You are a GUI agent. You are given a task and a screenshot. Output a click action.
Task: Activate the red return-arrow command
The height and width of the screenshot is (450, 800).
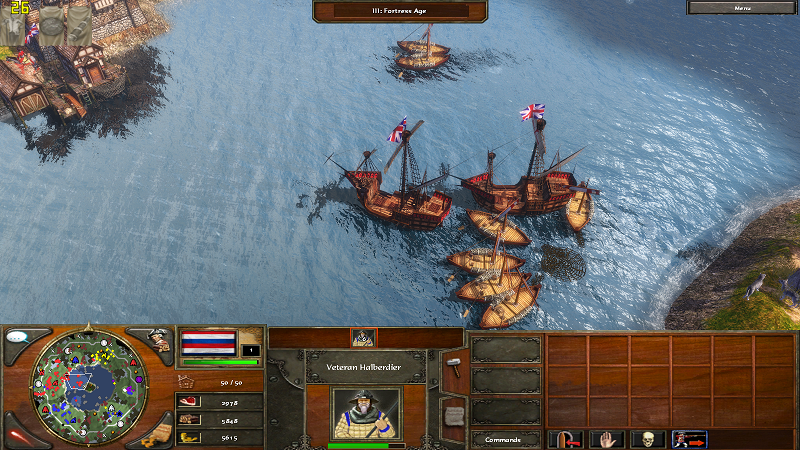coord(565,439)
